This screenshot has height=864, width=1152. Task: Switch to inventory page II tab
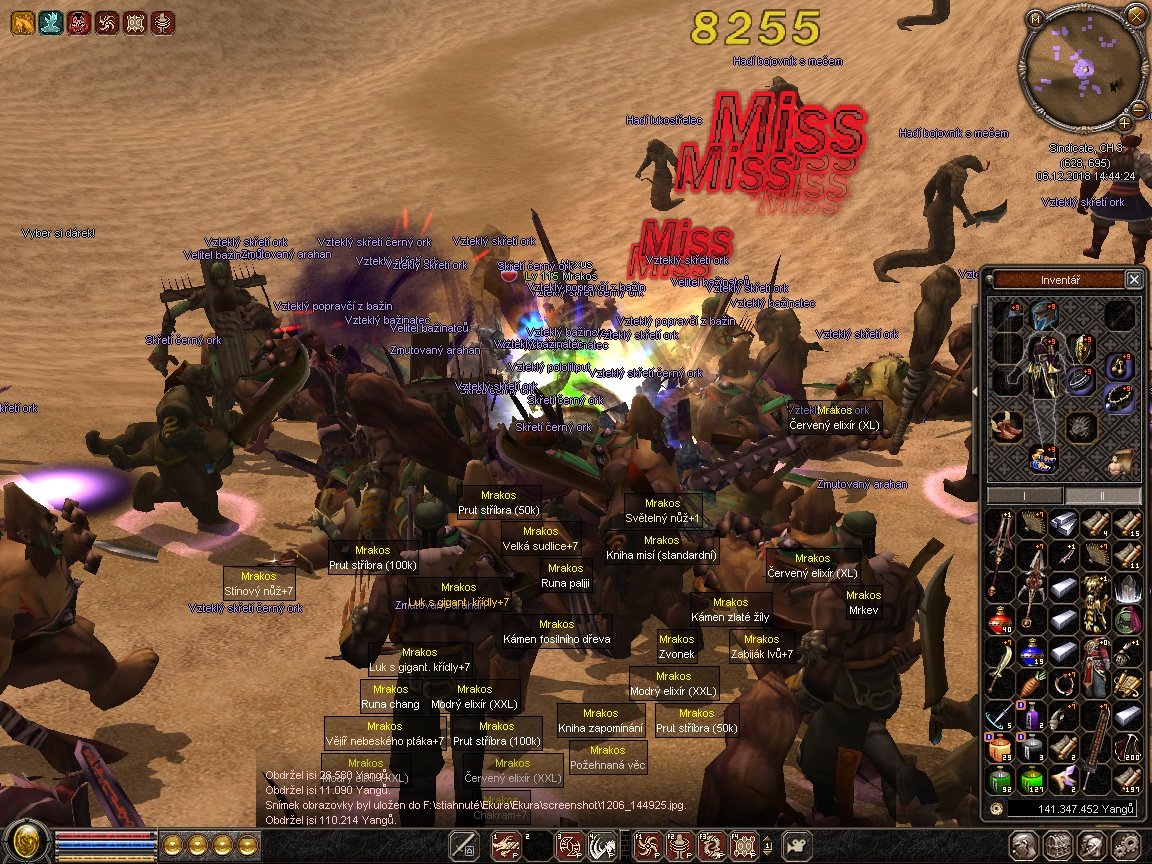click(x=1103, y=496)
